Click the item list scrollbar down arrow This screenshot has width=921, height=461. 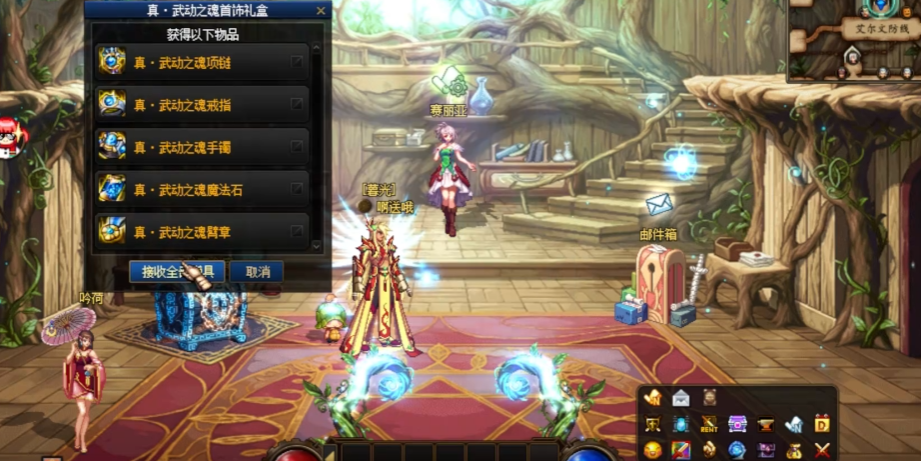[317, 246]
